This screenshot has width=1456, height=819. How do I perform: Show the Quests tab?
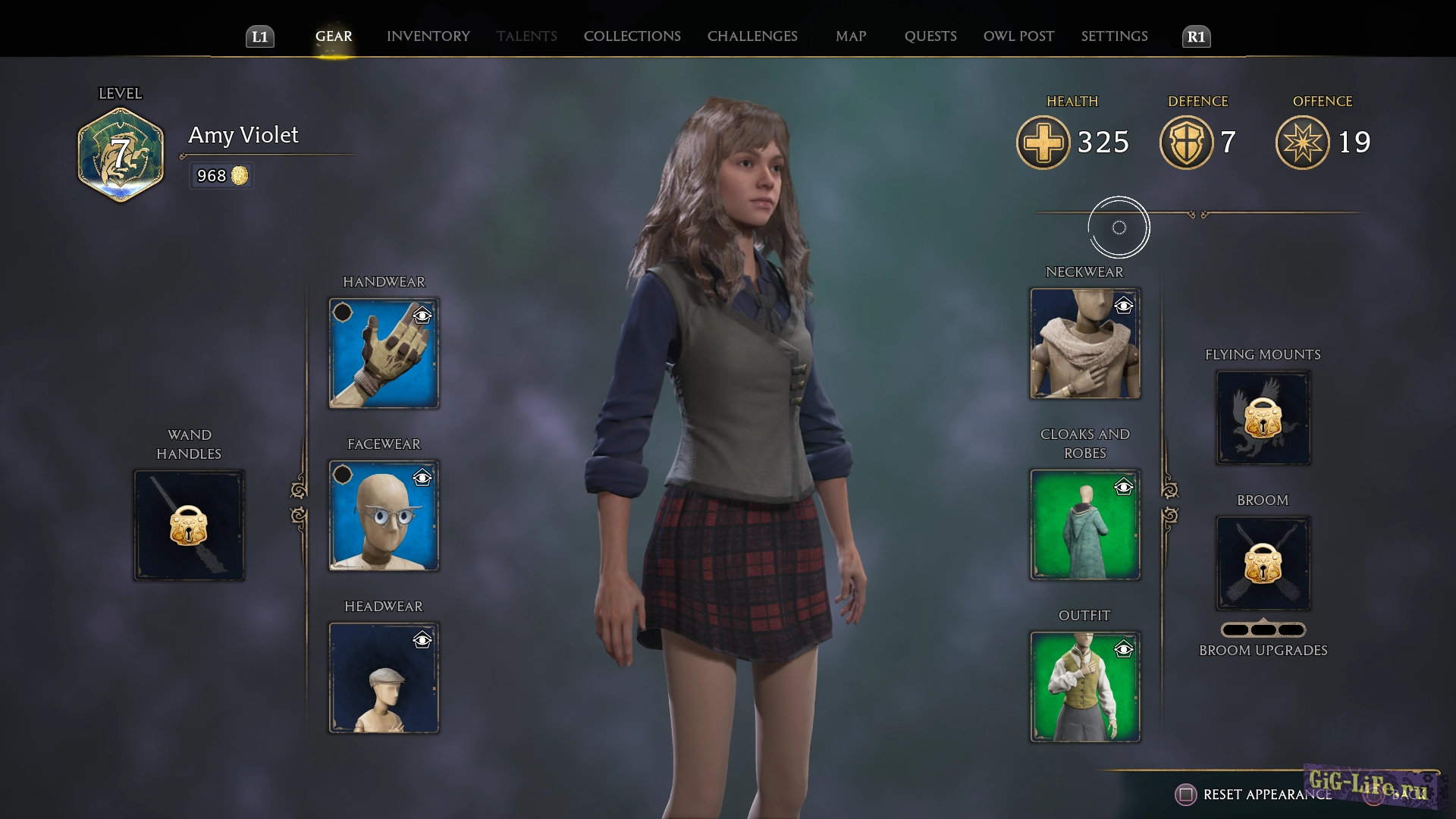click(930, 36)
